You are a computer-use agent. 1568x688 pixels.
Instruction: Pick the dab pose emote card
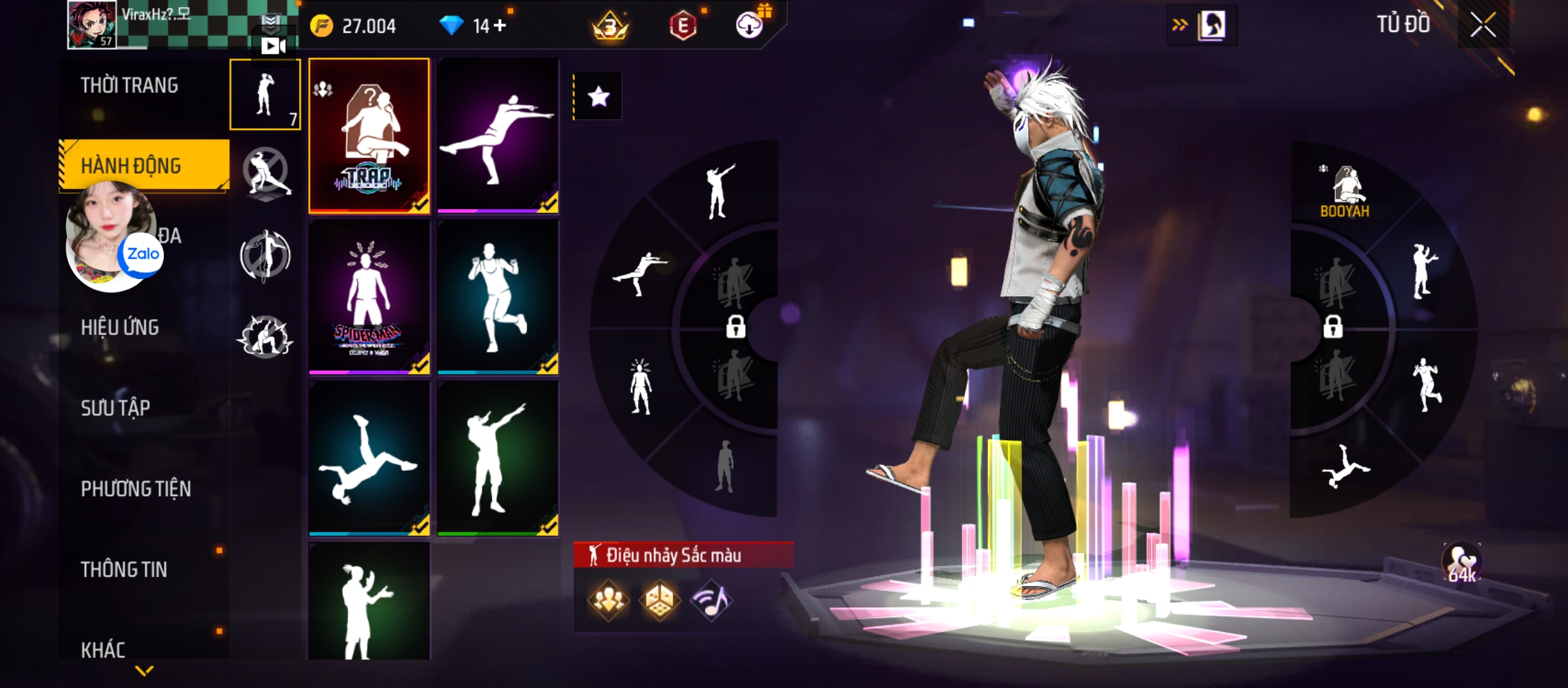coord(498,459)
